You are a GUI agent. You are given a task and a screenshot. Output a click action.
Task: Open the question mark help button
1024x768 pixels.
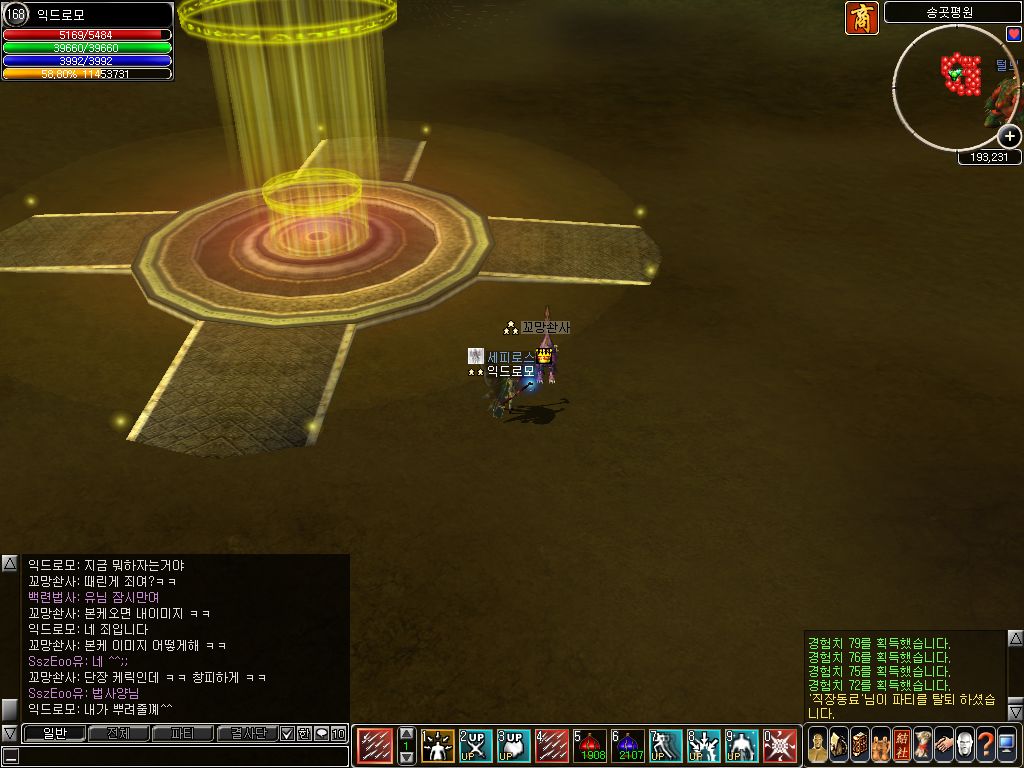pos(985,746)
